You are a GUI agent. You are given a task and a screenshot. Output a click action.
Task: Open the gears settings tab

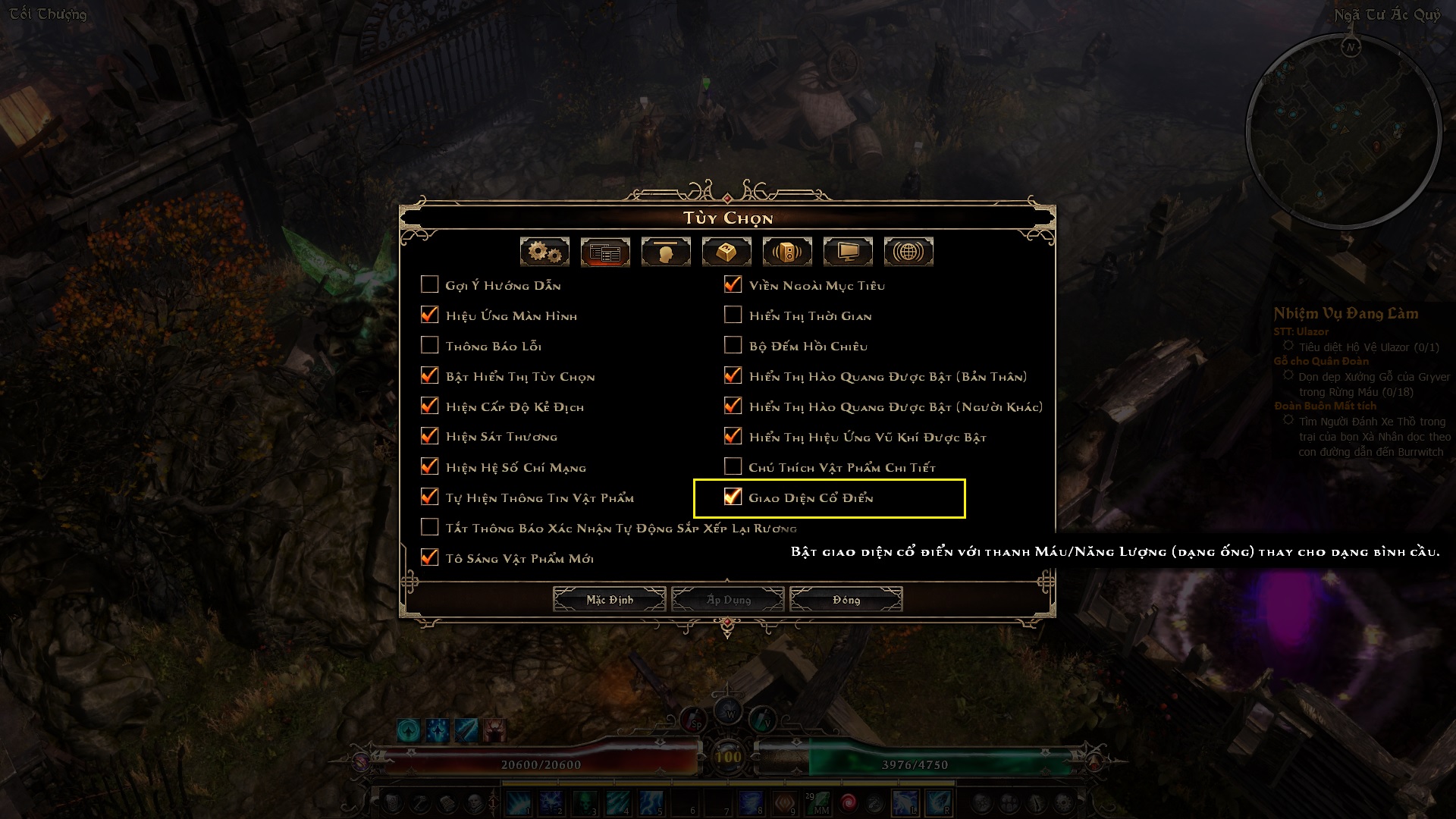tap(544, 252)
